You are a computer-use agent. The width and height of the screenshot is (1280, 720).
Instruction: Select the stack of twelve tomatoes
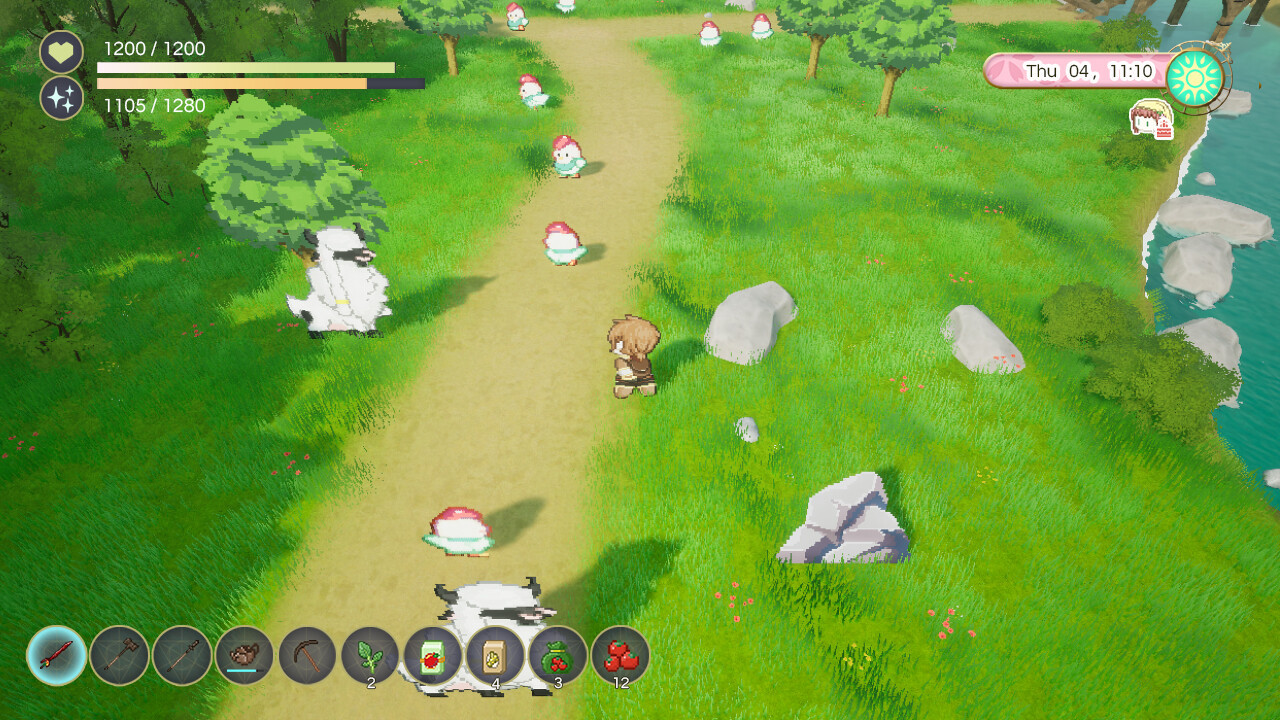[x=621, y=655]
